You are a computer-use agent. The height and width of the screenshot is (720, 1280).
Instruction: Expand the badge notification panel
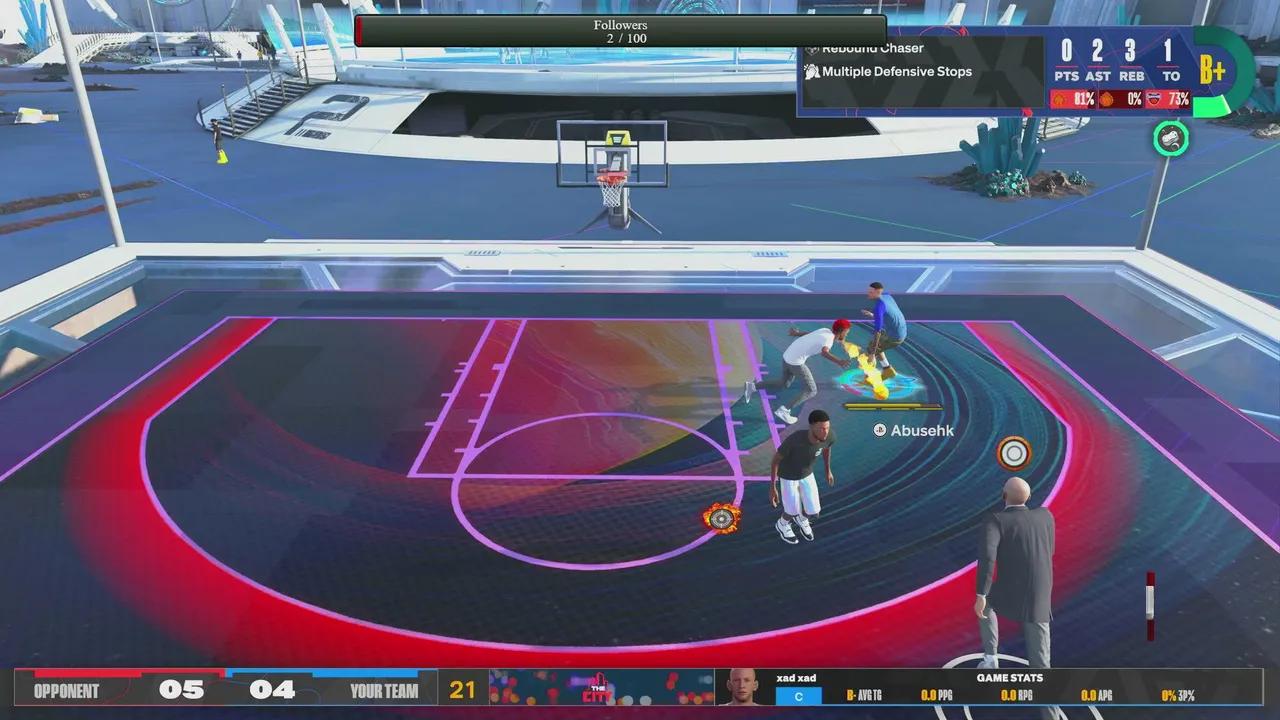coord(920,60)
